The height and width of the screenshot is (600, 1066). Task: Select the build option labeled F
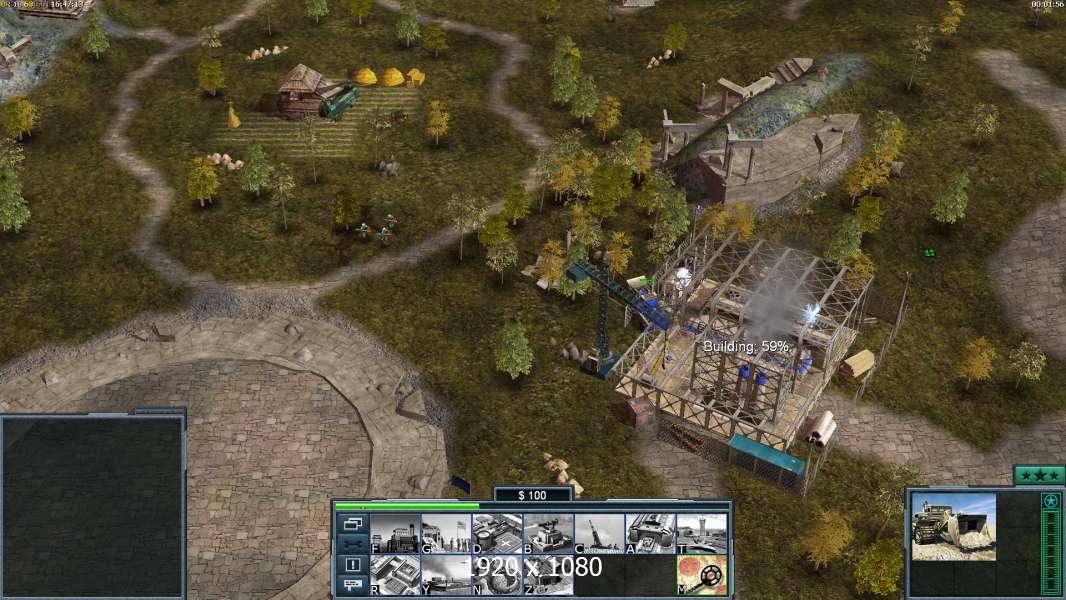tap(396, 533)
